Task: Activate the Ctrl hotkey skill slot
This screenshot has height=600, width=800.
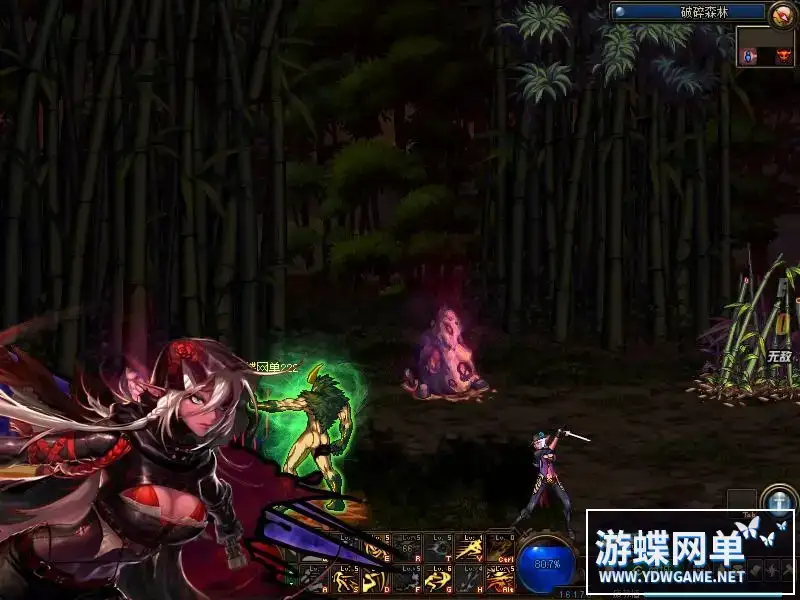Action: [499, 547]
